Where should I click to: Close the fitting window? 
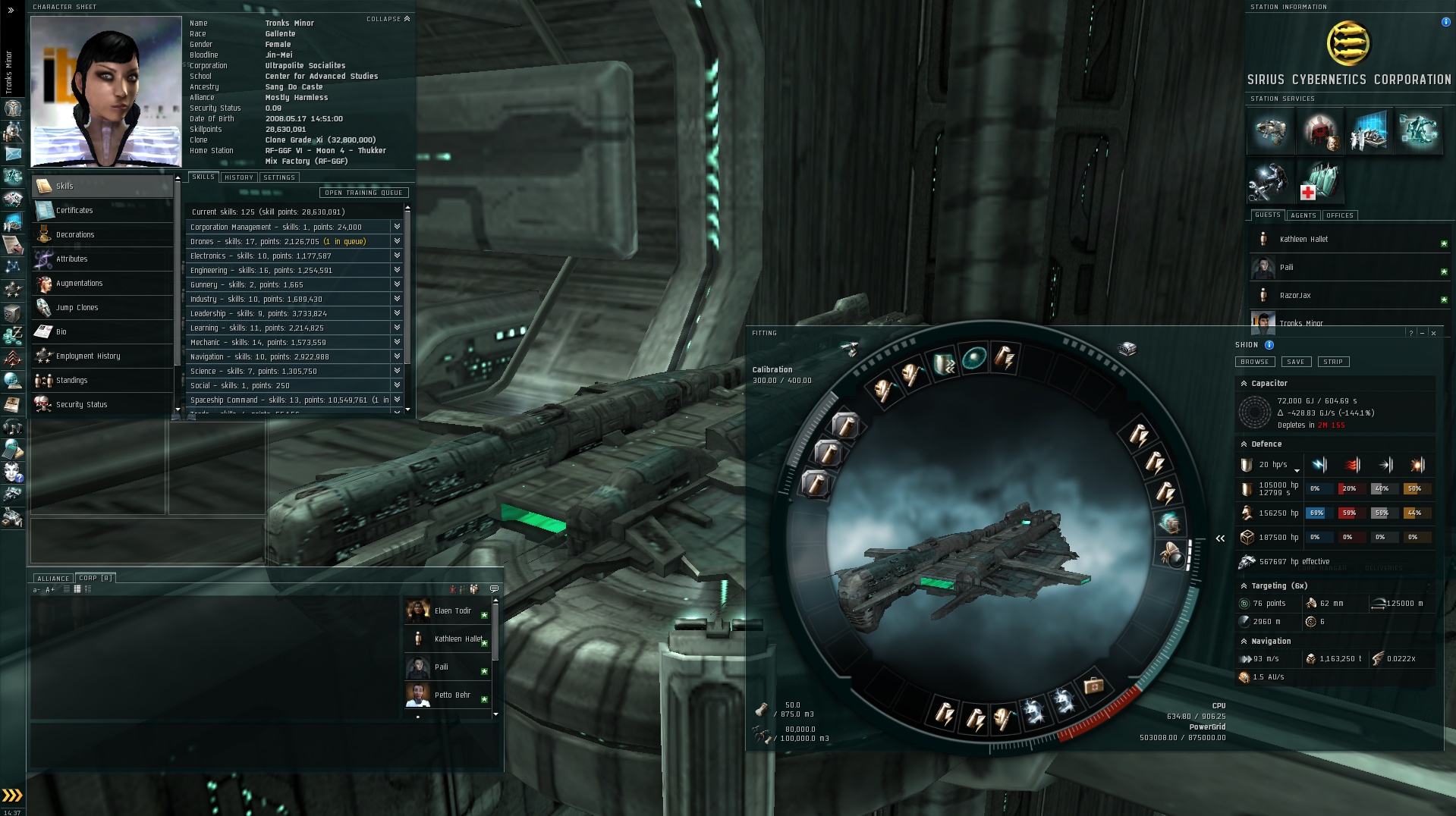(x=1433, y=333)
